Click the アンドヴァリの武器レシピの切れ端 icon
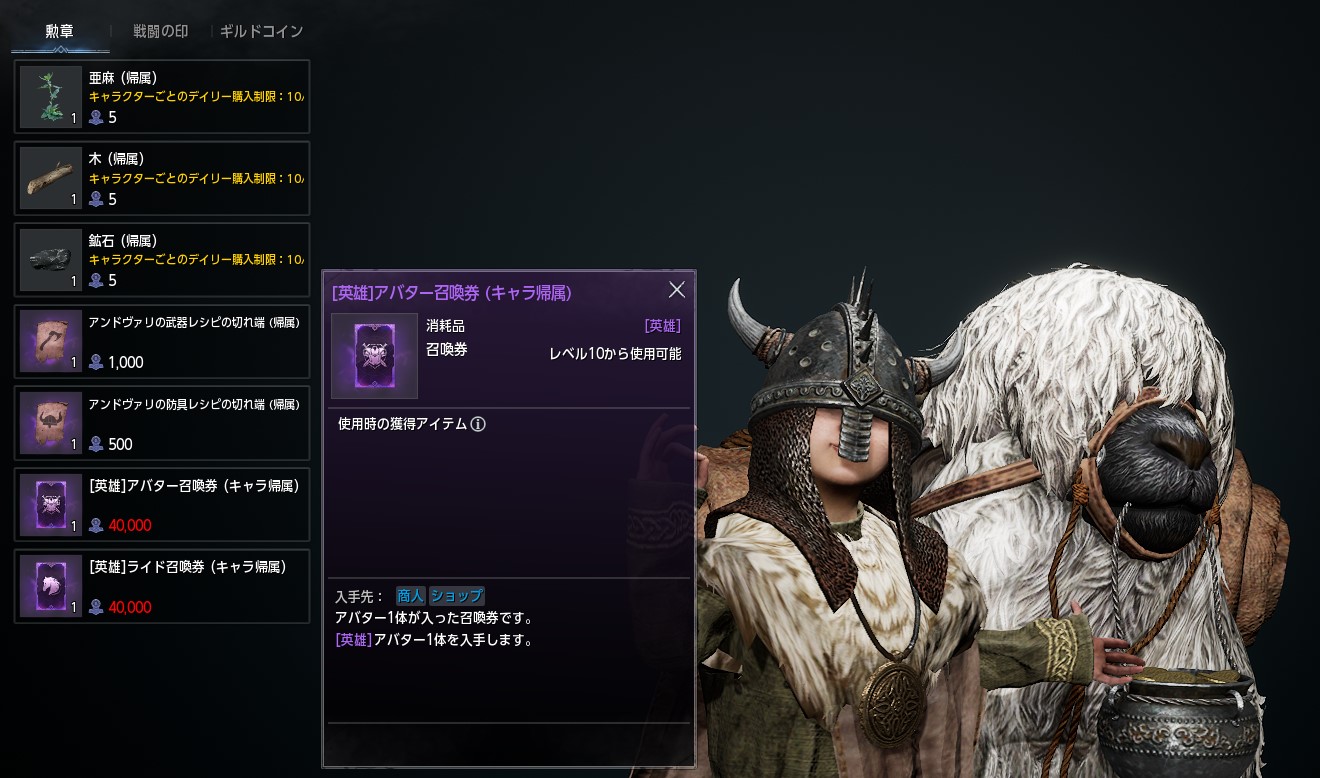 pos(50,341)
